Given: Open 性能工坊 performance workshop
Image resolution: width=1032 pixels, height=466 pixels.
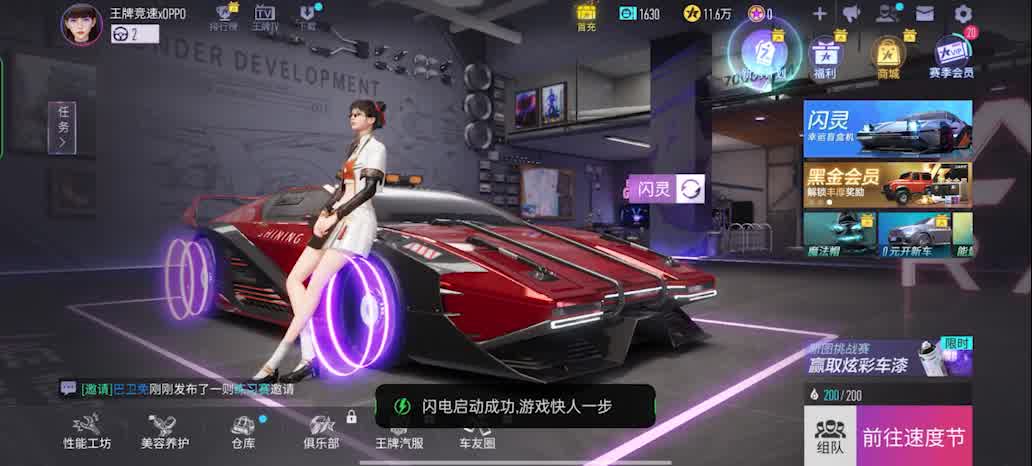Looking at the screenshot, I should click(x=87, y=432).
